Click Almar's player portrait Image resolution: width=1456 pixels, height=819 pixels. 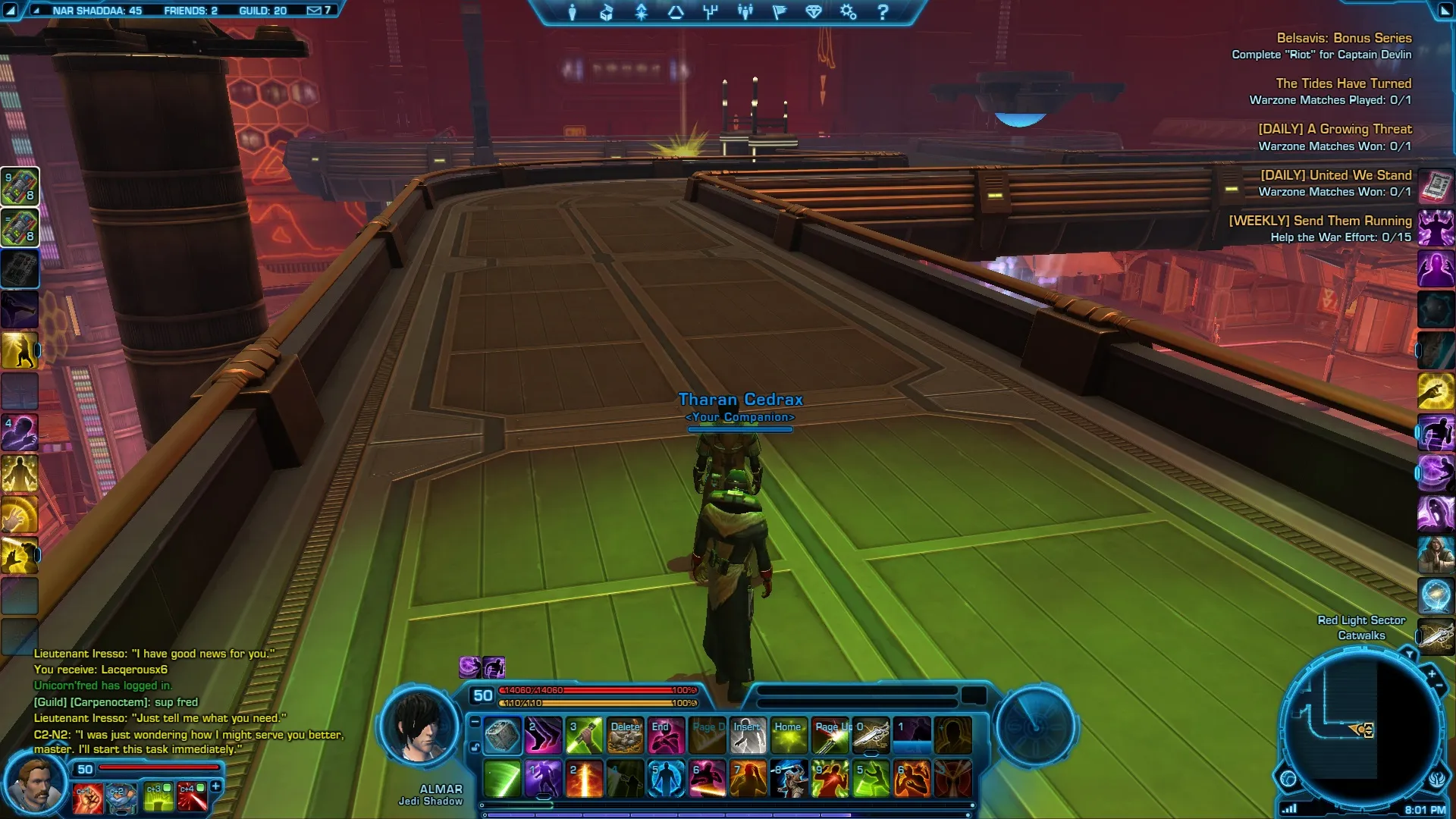pos(422,728)
